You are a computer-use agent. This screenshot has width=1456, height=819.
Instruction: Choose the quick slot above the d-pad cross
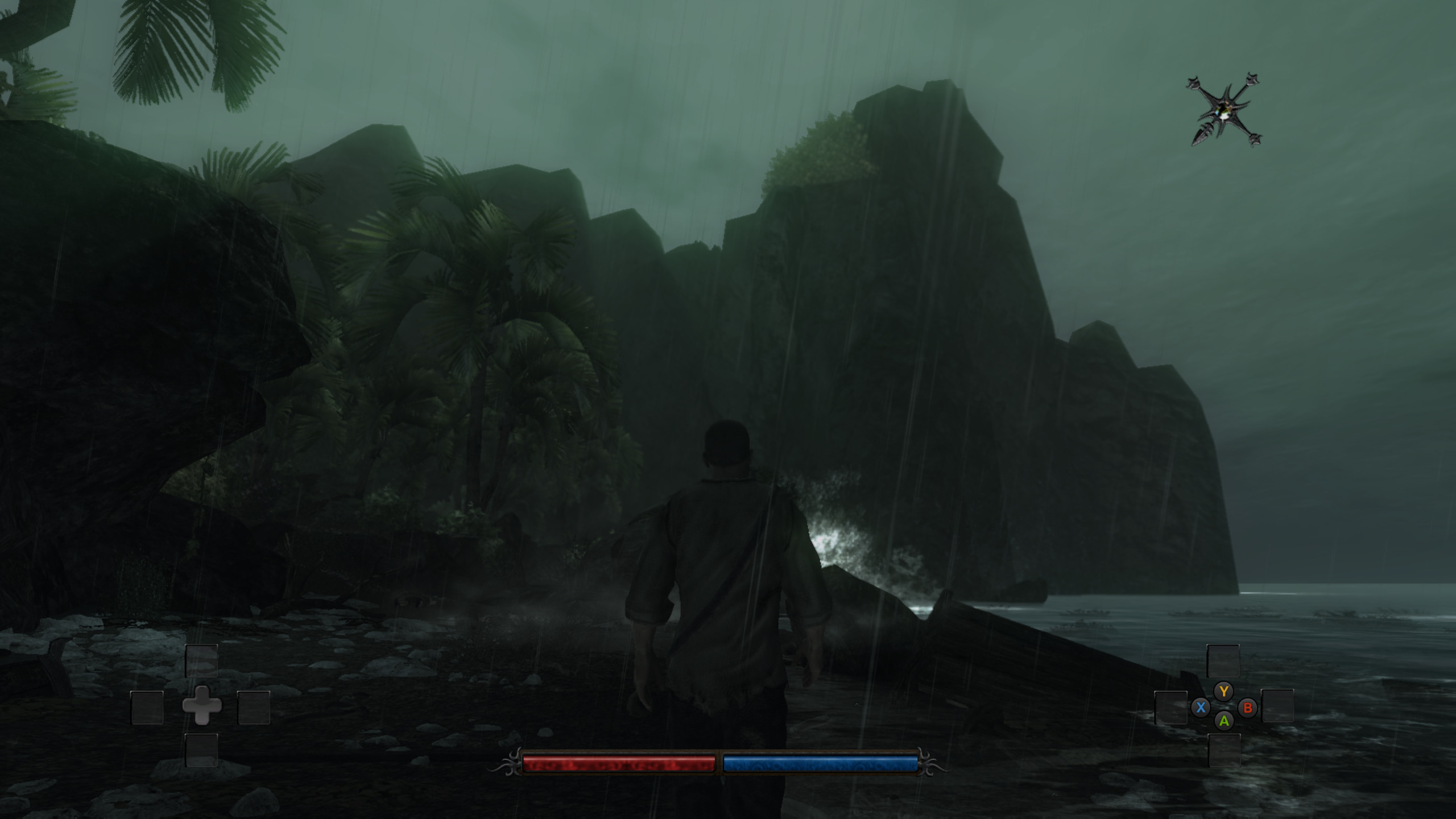201,660
